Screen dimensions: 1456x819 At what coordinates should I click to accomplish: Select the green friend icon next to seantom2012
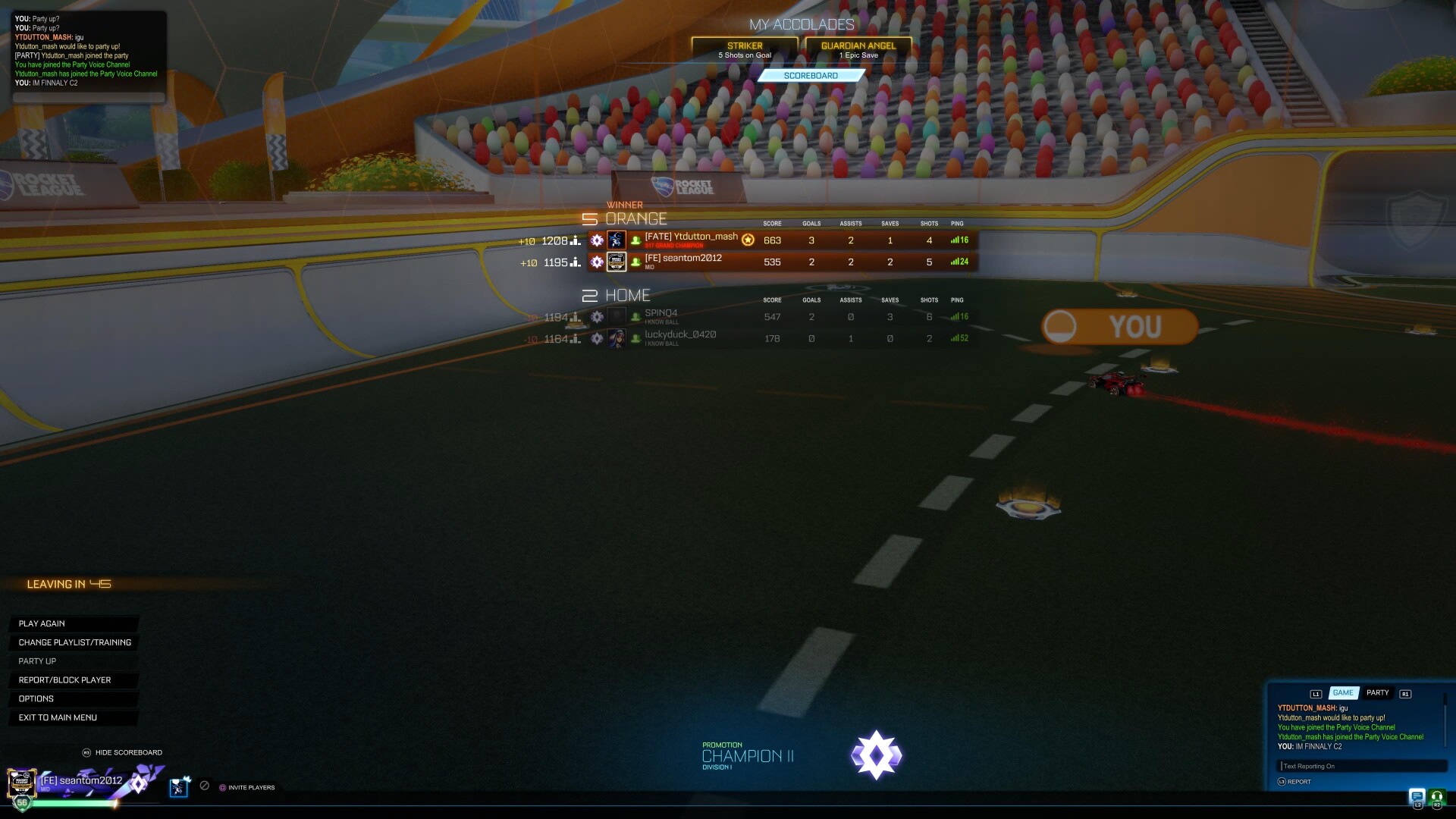637,262
